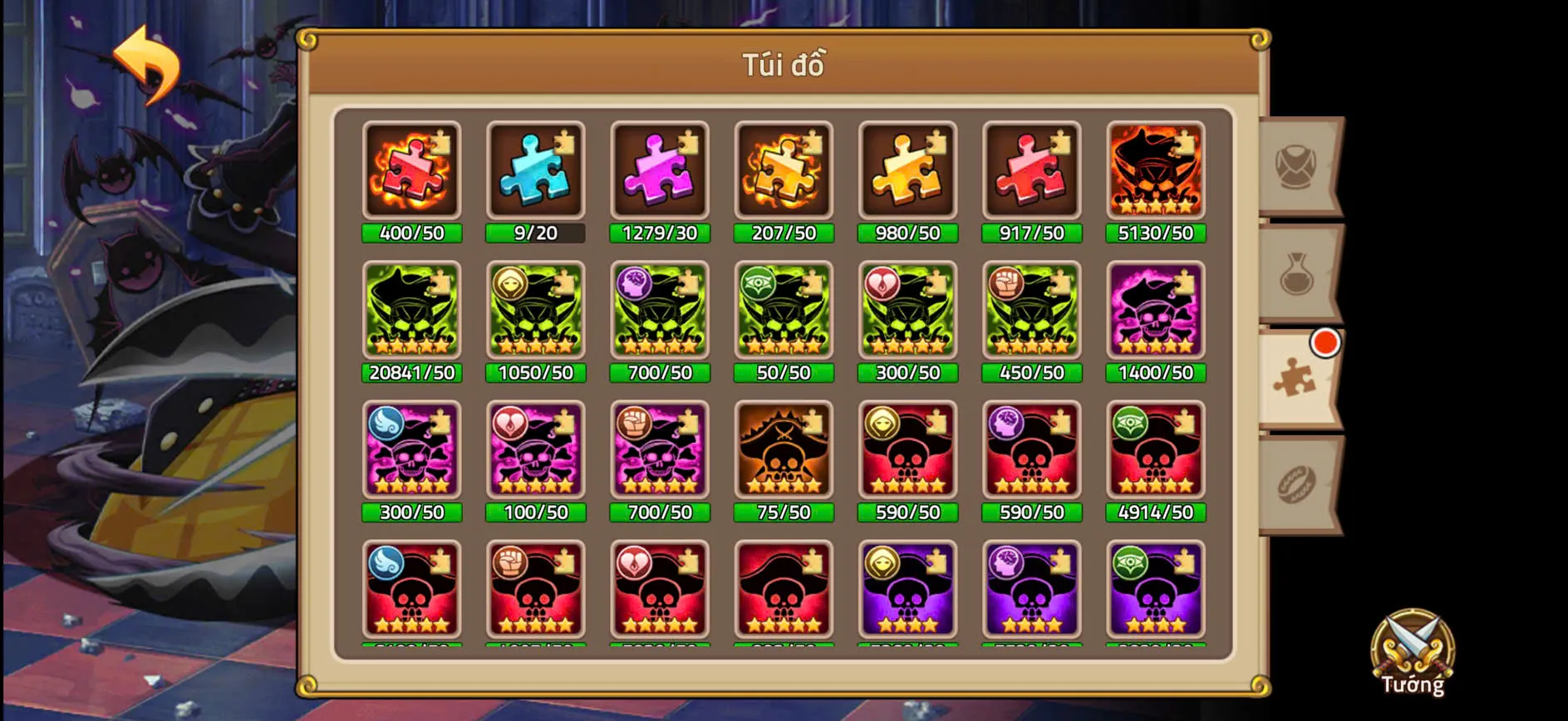This screenshot has width=1568, height=721.
Task: Select the blue puzzle piece showing 9/20
Action: tap(535, 172)
